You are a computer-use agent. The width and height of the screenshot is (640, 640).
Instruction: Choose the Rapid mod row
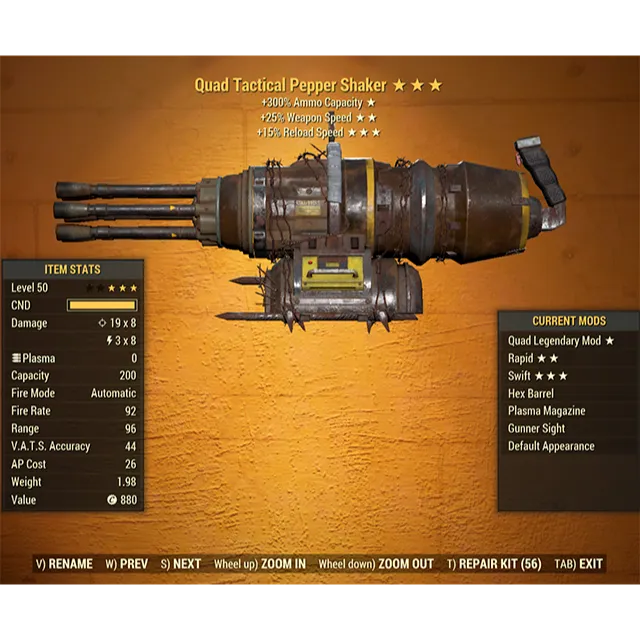pyautogui.click(x=533, y=359)
